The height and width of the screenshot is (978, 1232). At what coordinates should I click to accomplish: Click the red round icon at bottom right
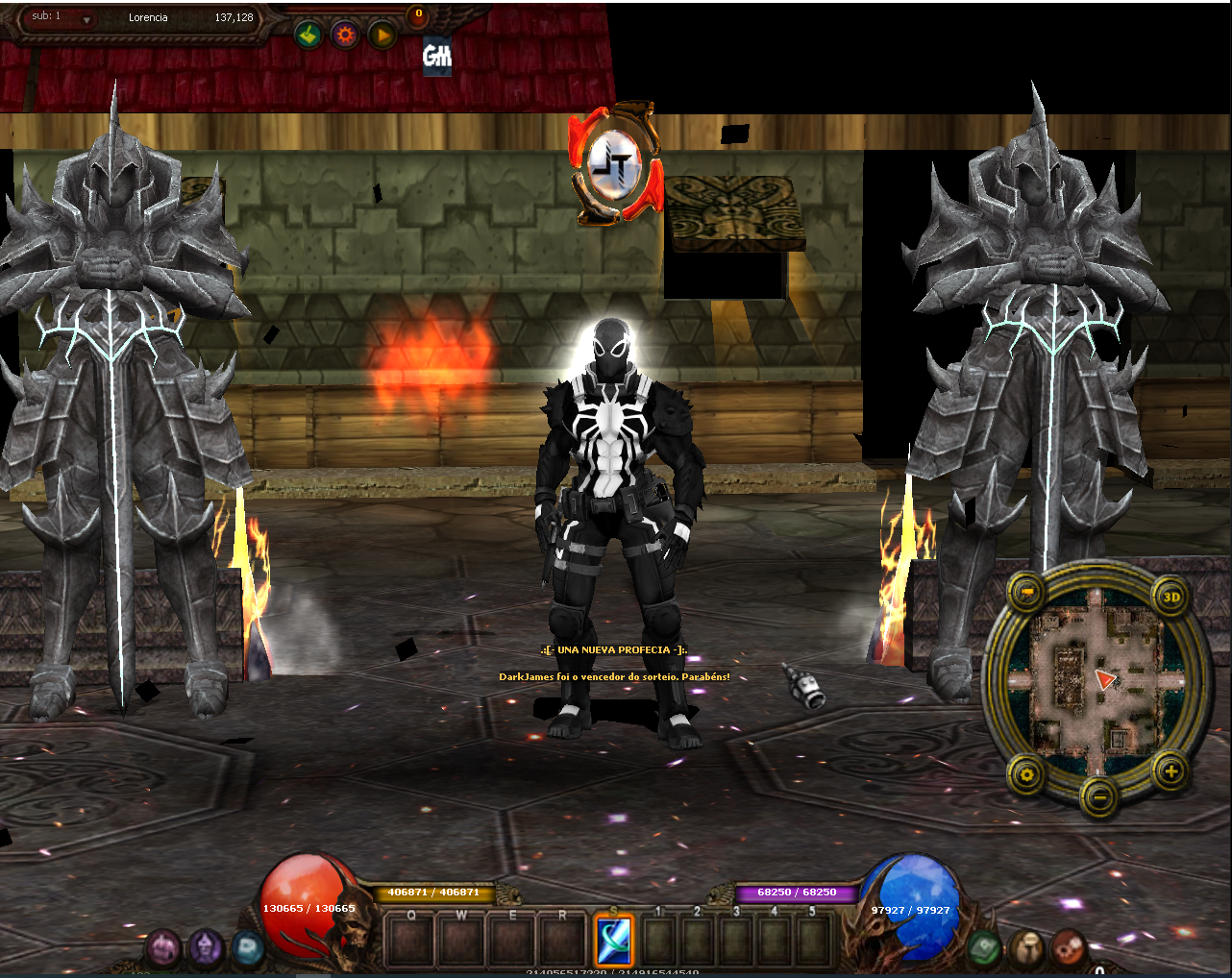click(1067, 948)
